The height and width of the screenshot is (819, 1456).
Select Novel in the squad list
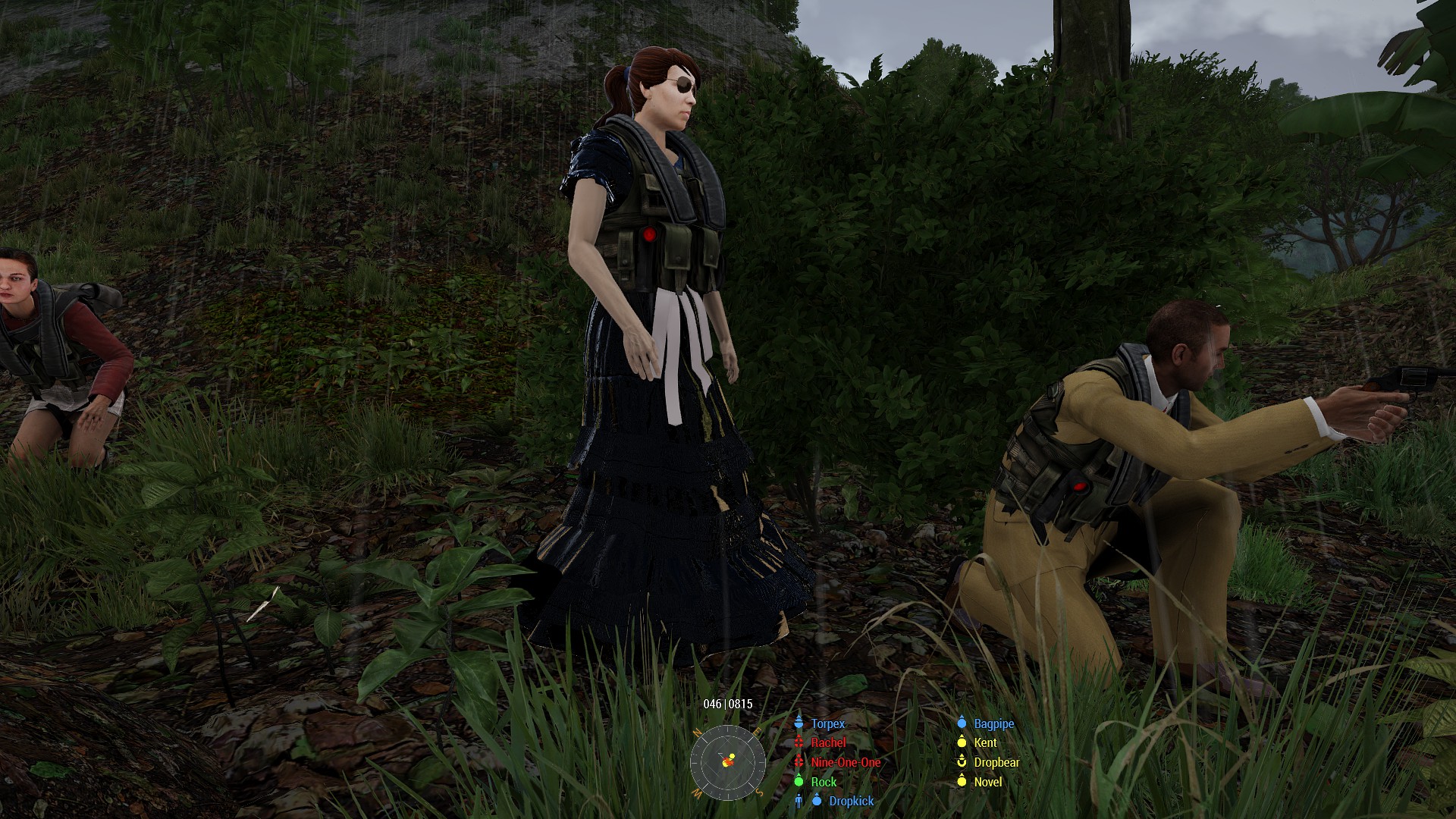coord(987,782)
